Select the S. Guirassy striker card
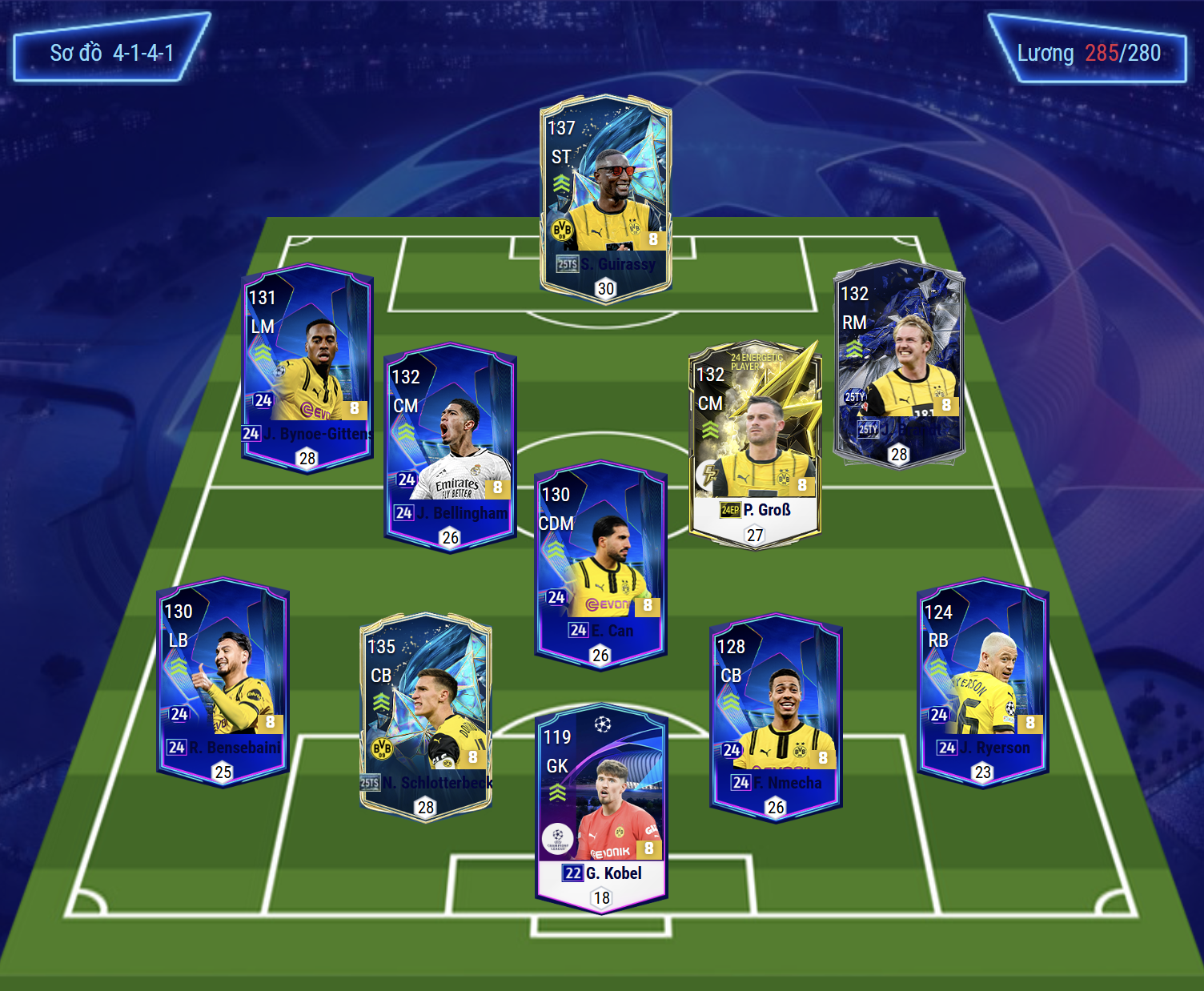The height and width of the screenshot is (991, 1204). point(605,198)
